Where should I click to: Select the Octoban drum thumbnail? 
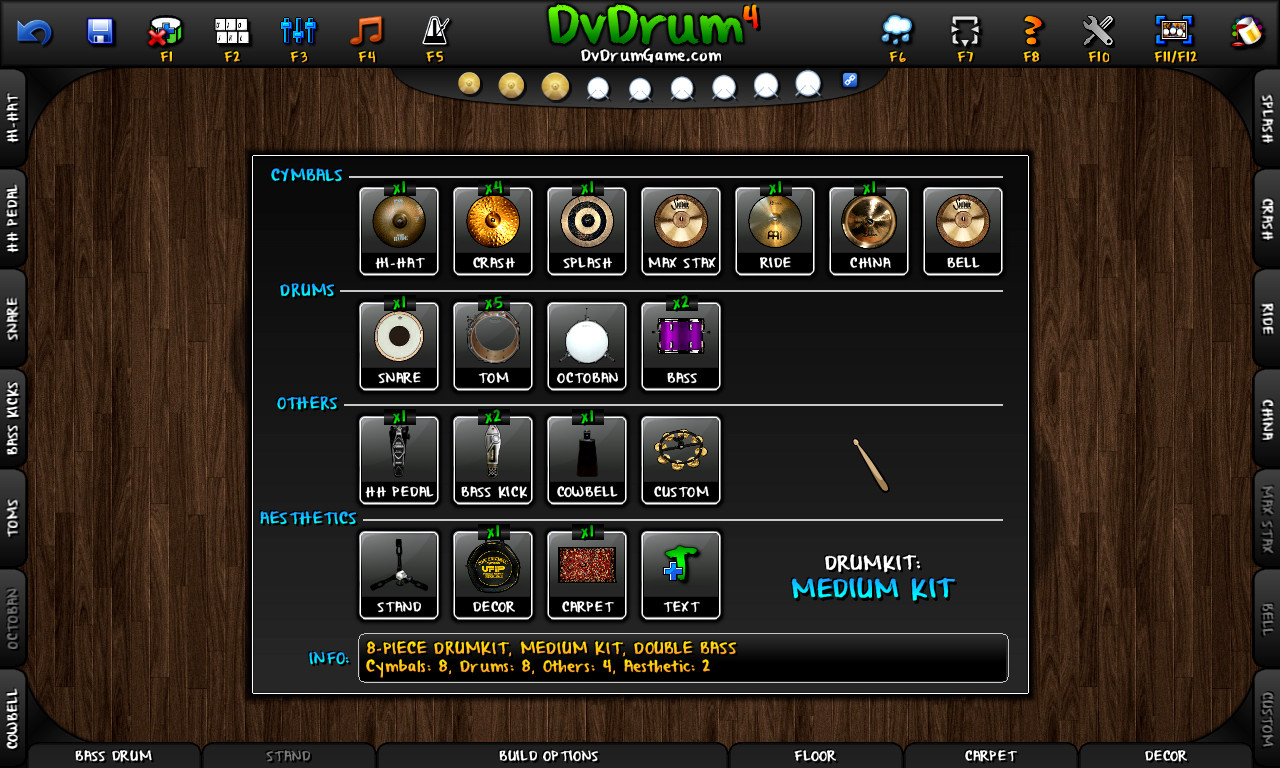(x=587, y=345)
